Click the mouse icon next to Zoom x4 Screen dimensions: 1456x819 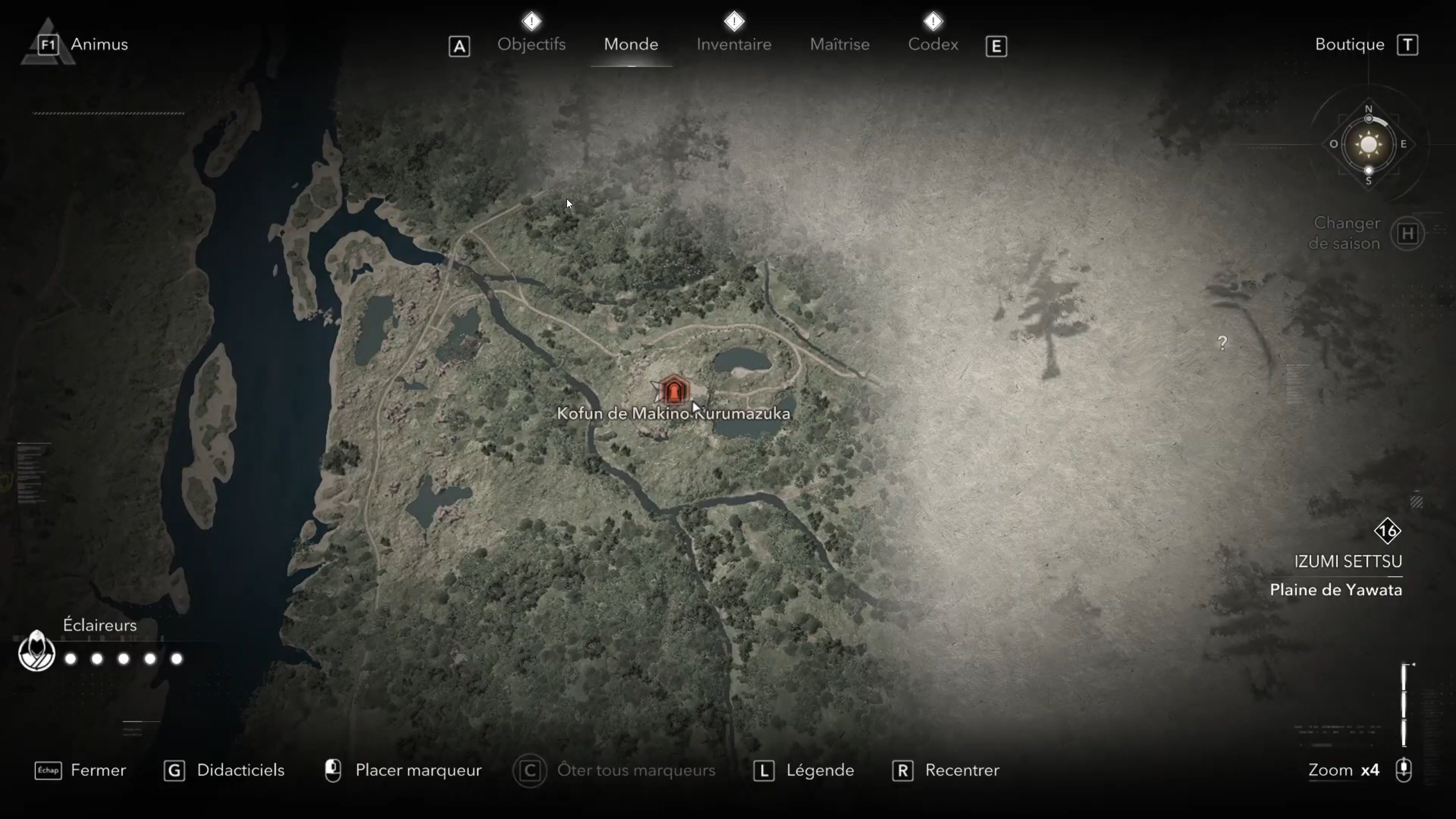1404,771
